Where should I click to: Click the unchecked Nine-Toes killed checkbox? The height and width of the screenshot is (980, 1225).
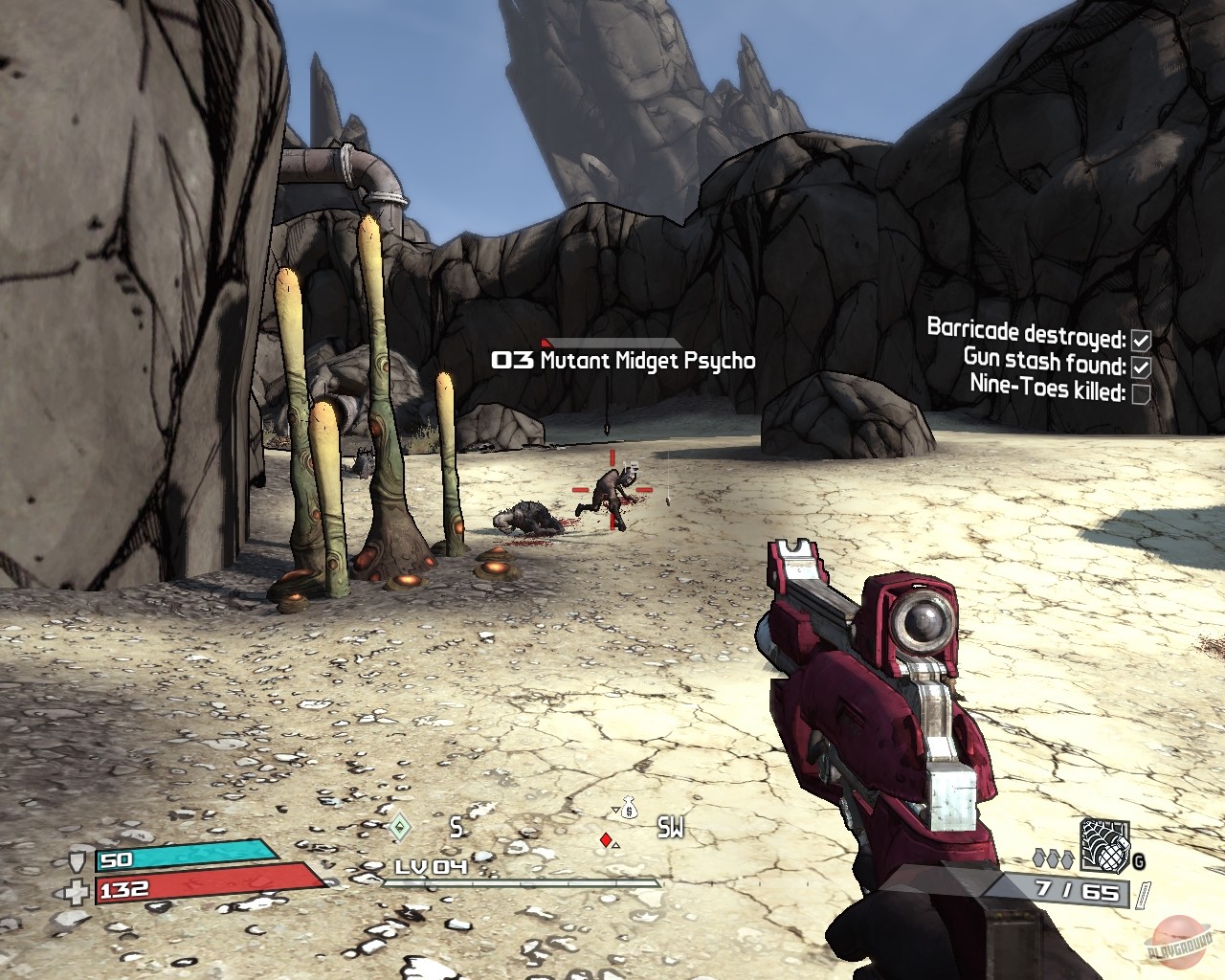click(x=1140, y=393)
